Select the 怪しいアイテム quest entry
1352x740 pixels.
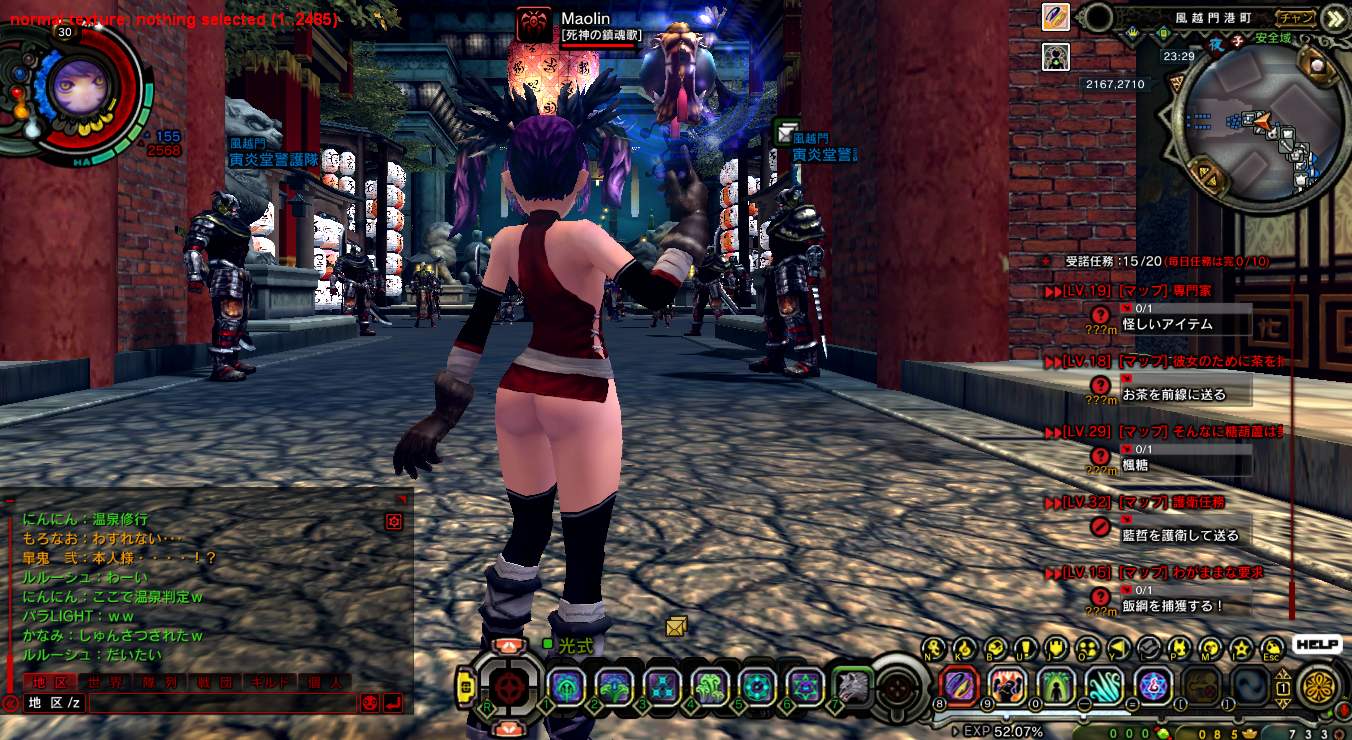(x=1167, y=324)
